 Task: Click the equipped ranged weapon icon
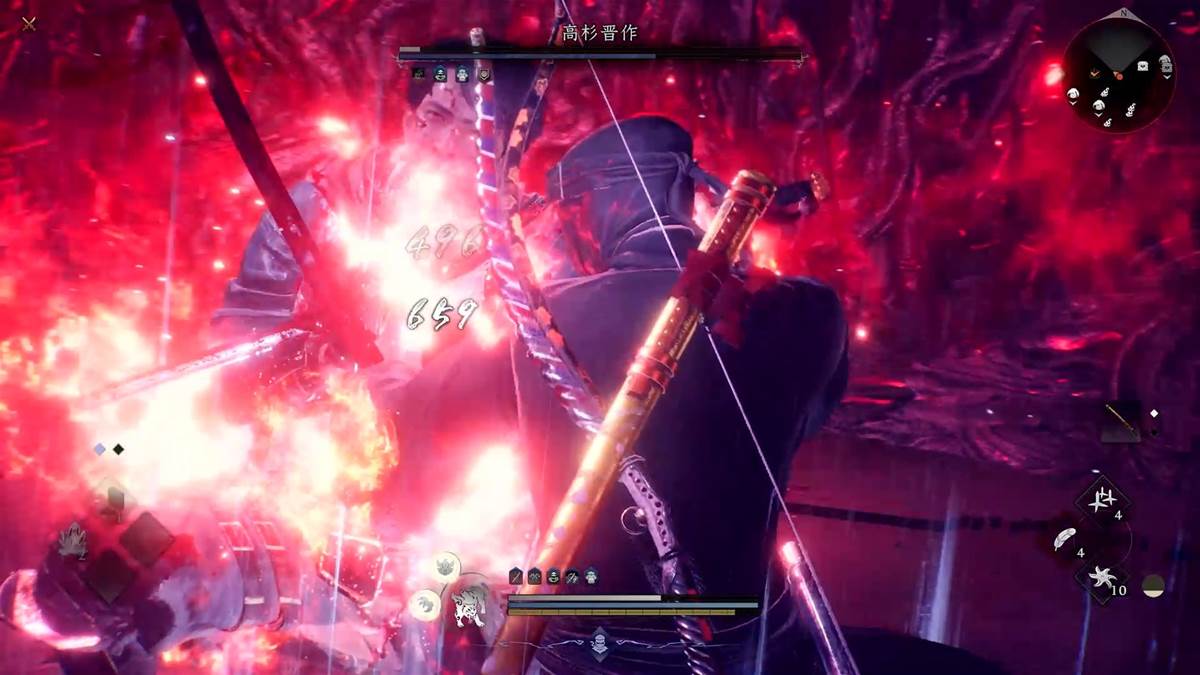click(1121, 421)
